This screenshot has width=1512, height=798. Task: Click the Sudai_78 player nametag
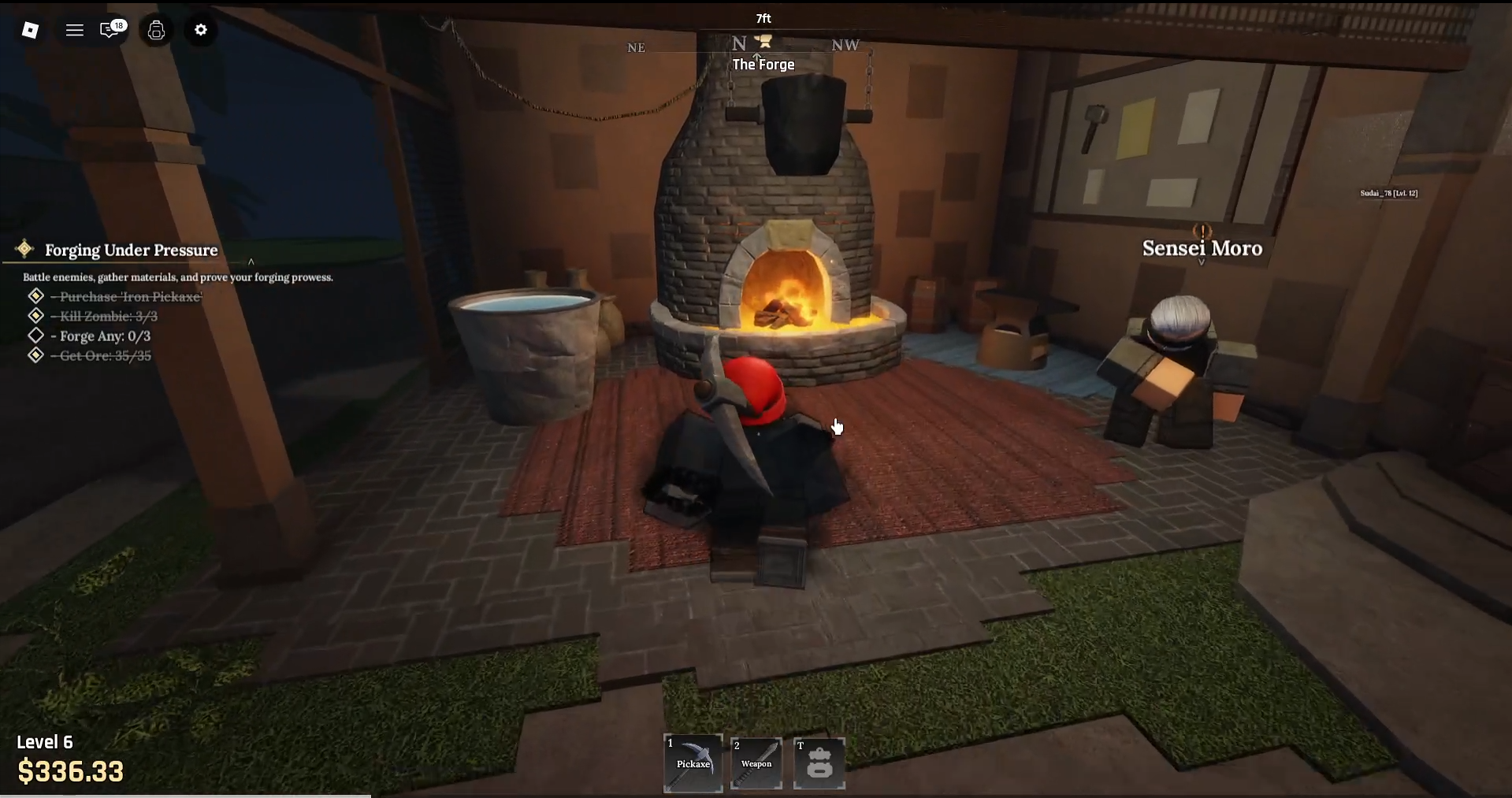tap(1388, 192)
